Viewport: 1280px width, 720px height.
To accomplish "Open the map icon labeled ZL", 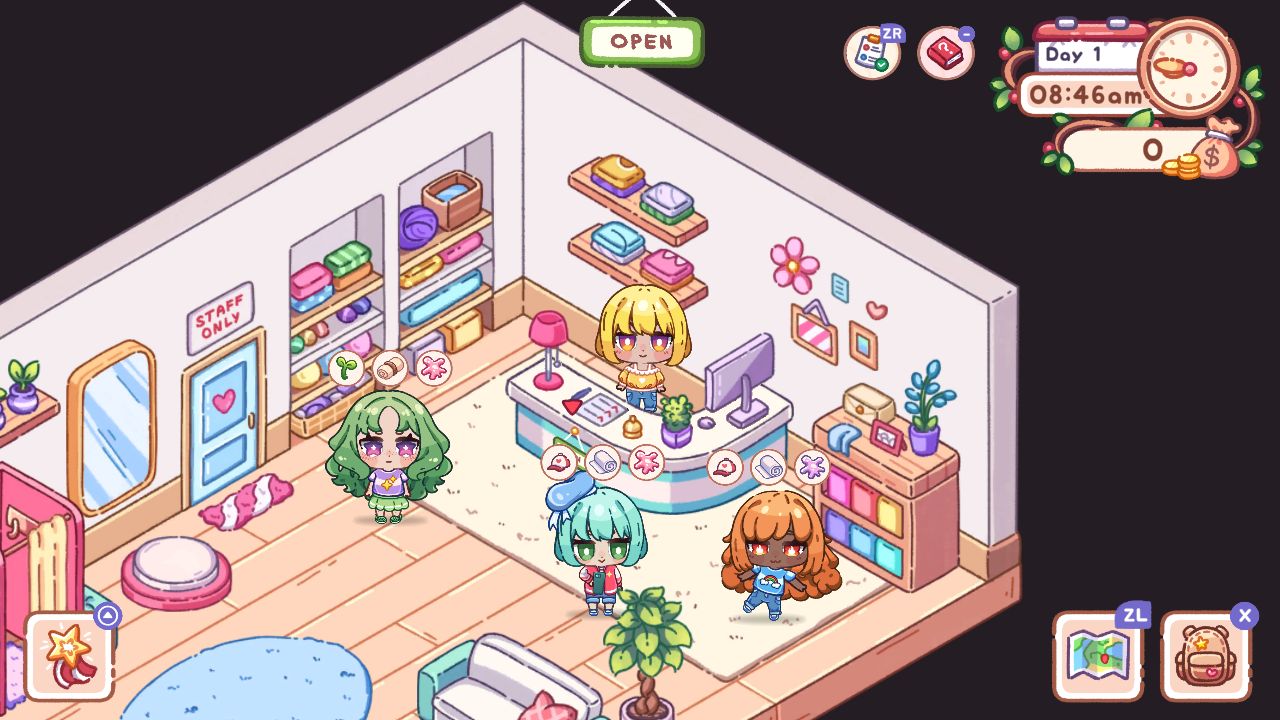I will pyautogui.click(x=1098, y=655).
